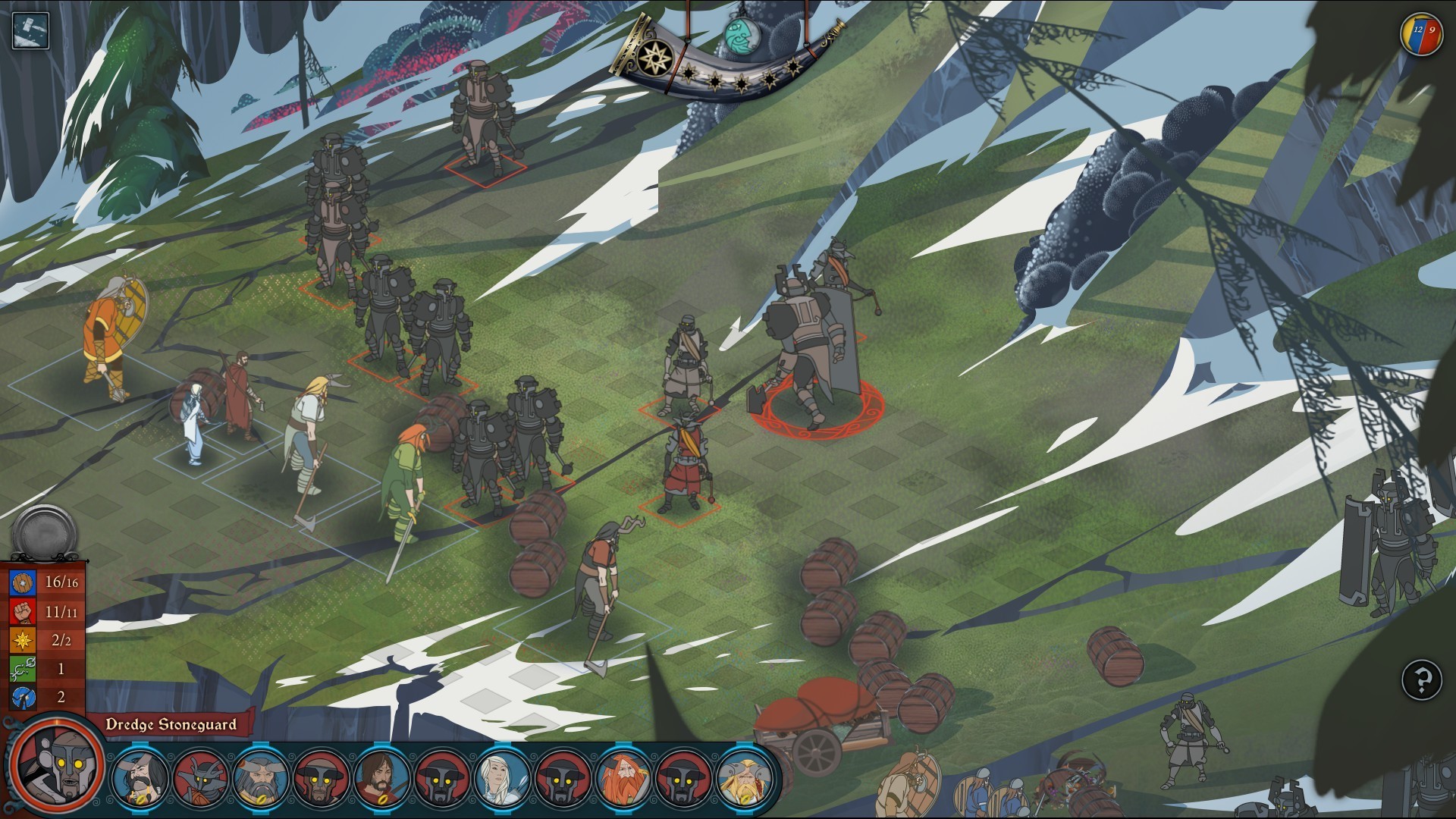Pick the brown-haired bearded man portrait
1456x819 pixels.
pyautogui.click(x=381, y=777)
